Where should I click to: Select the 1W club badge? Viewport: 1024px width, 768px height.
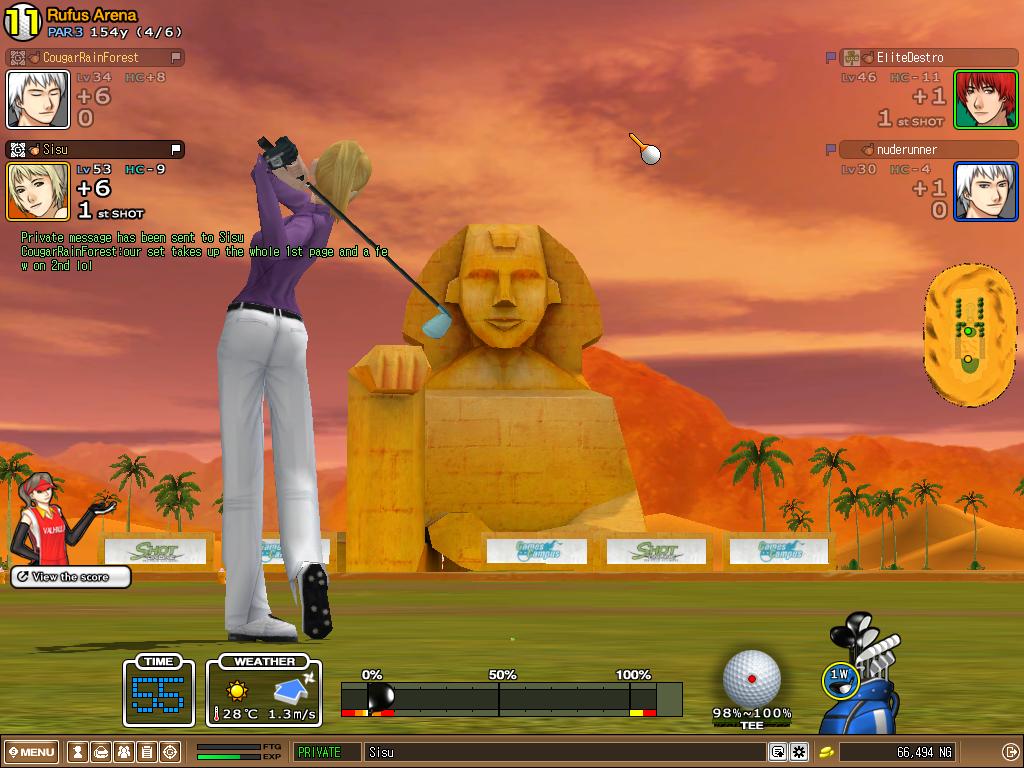tap(840, 678)
